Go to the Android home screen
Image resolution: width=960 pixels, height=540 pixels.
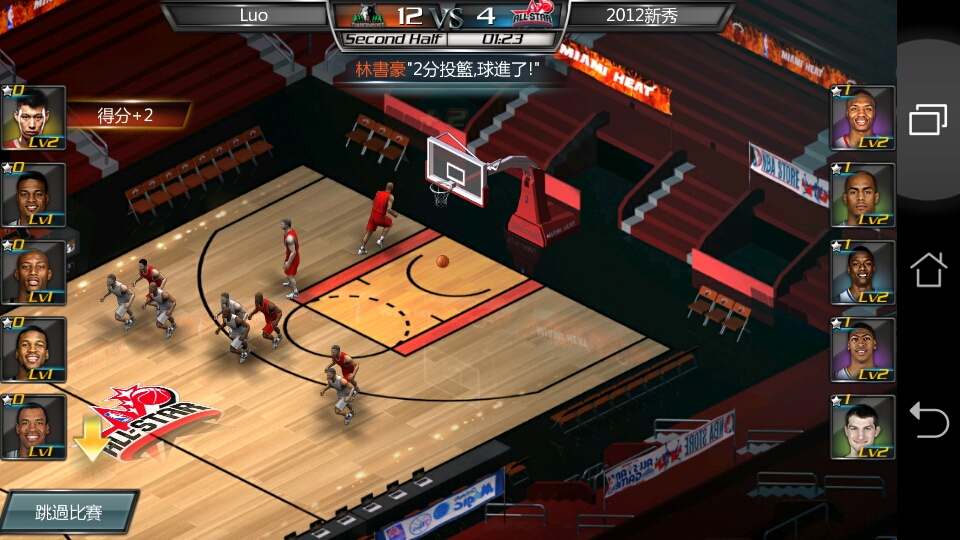928,269
